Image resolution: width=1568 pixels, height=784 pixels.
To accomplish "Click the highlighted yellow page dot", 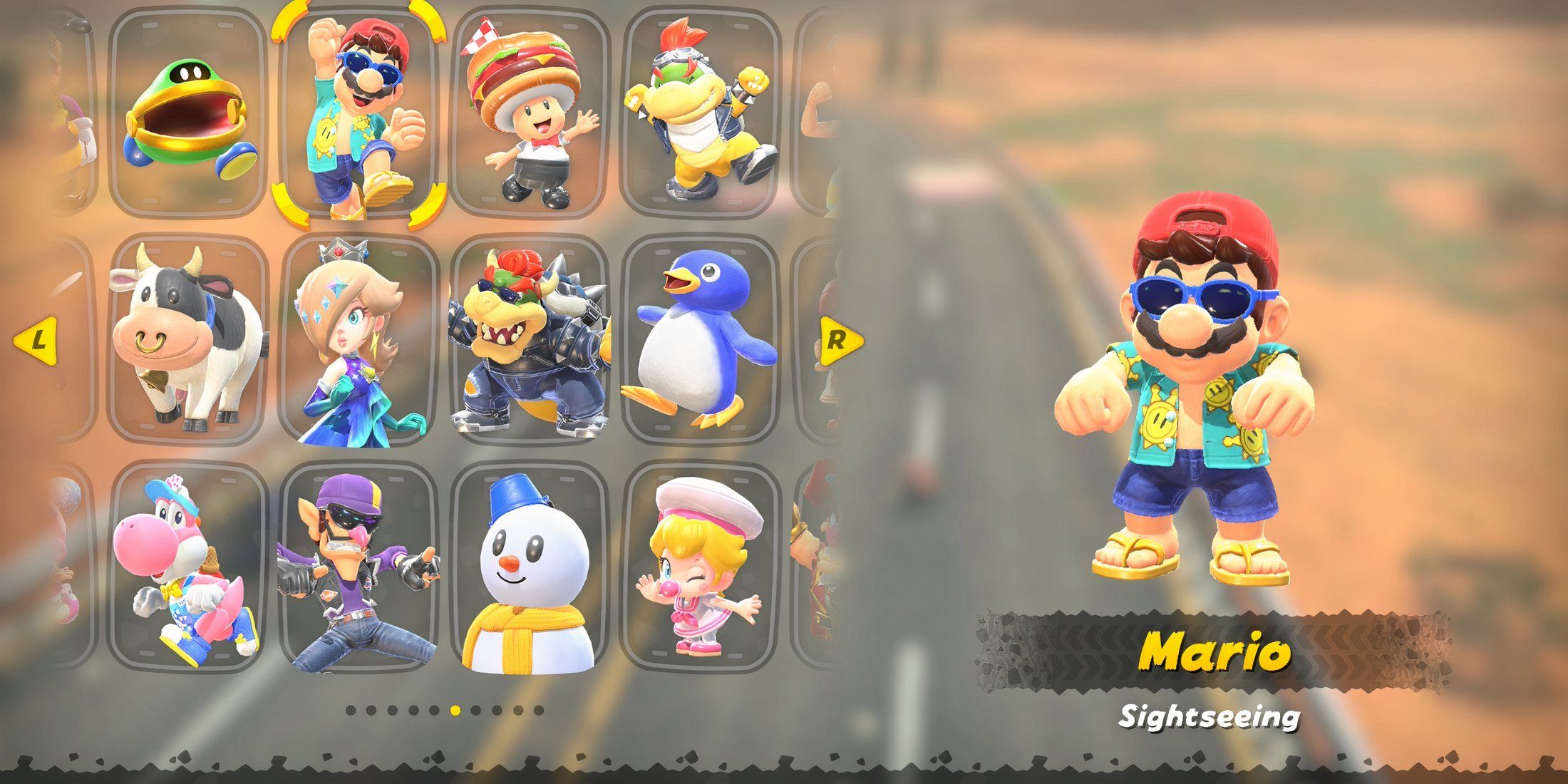I will 455,711.
